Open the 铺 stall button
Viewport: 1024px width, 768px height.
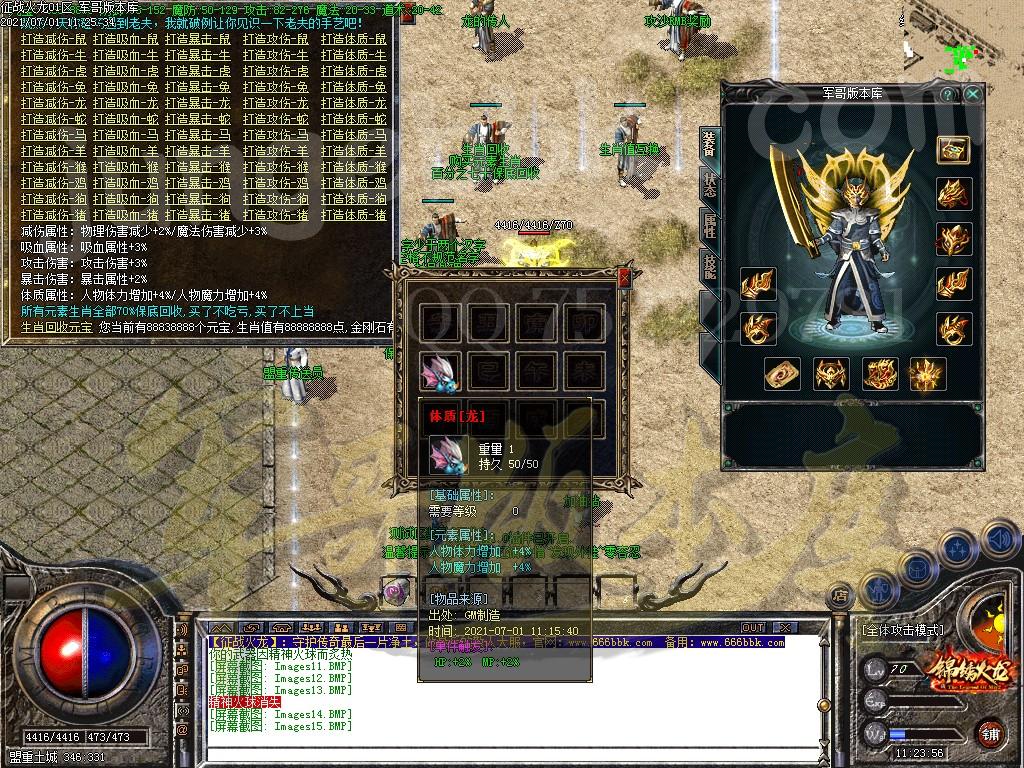pyautogui.click(x=991, y=732)
